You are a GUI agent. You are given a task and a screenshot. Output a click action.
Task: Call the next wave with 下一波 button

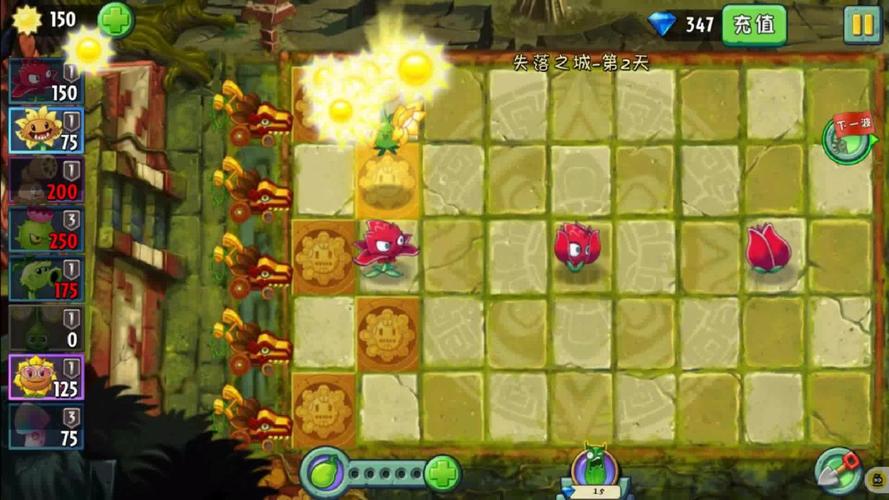[848, 138]
